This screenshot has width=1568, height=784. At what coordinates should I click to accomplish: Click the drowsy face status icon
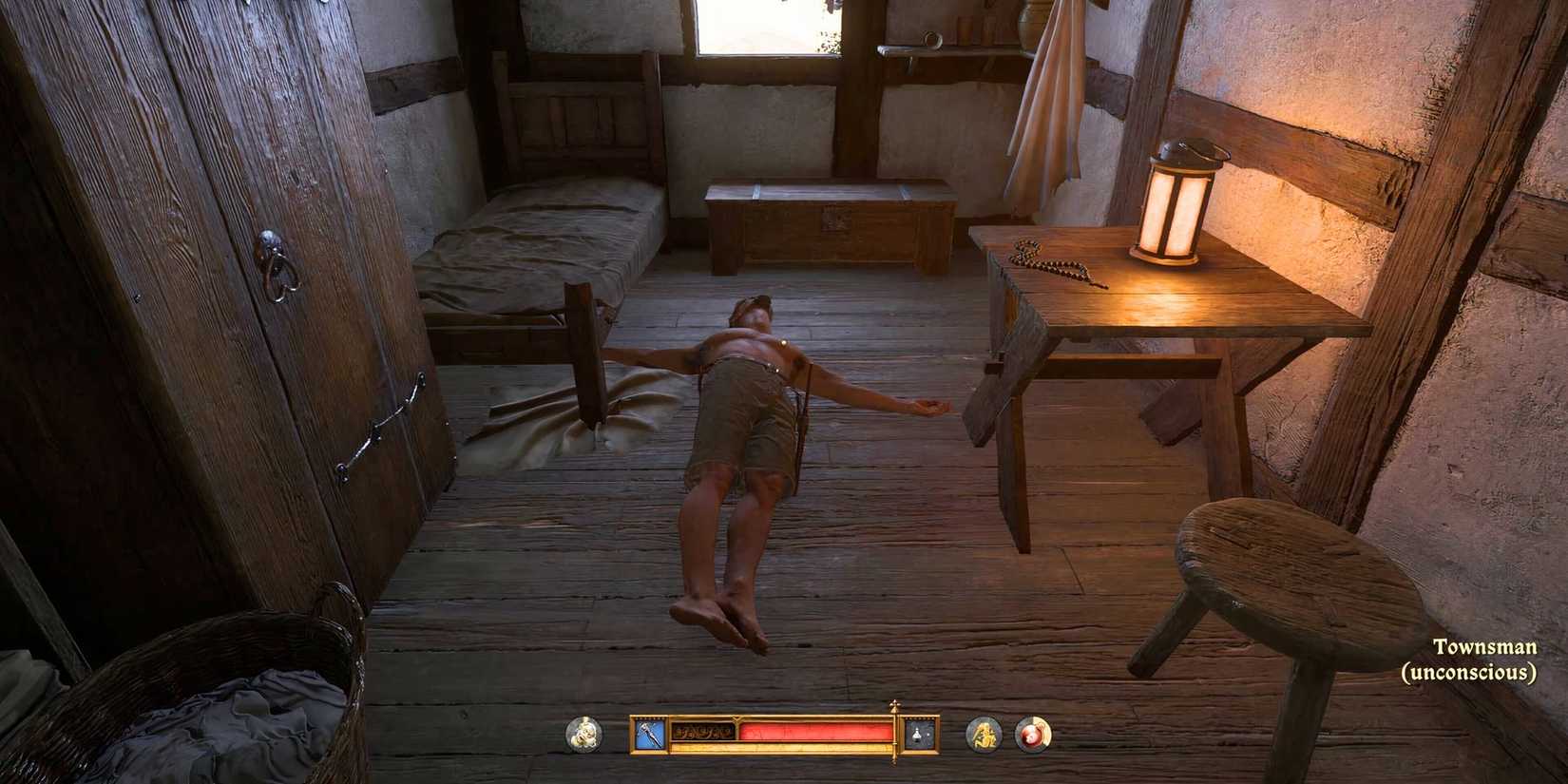pyautogui.click(x=583, y=734)
